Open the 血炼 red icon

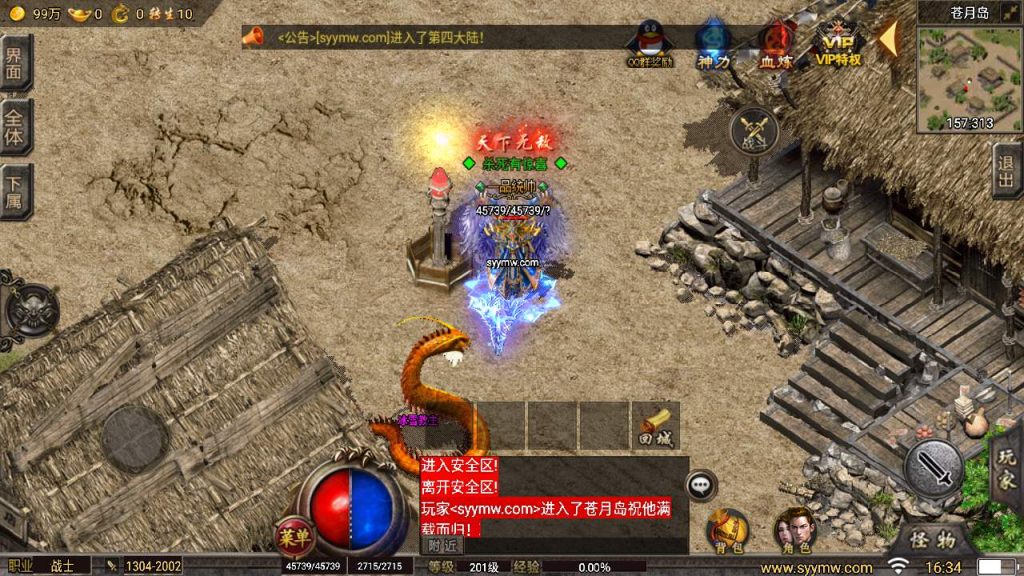coord(775,42)
